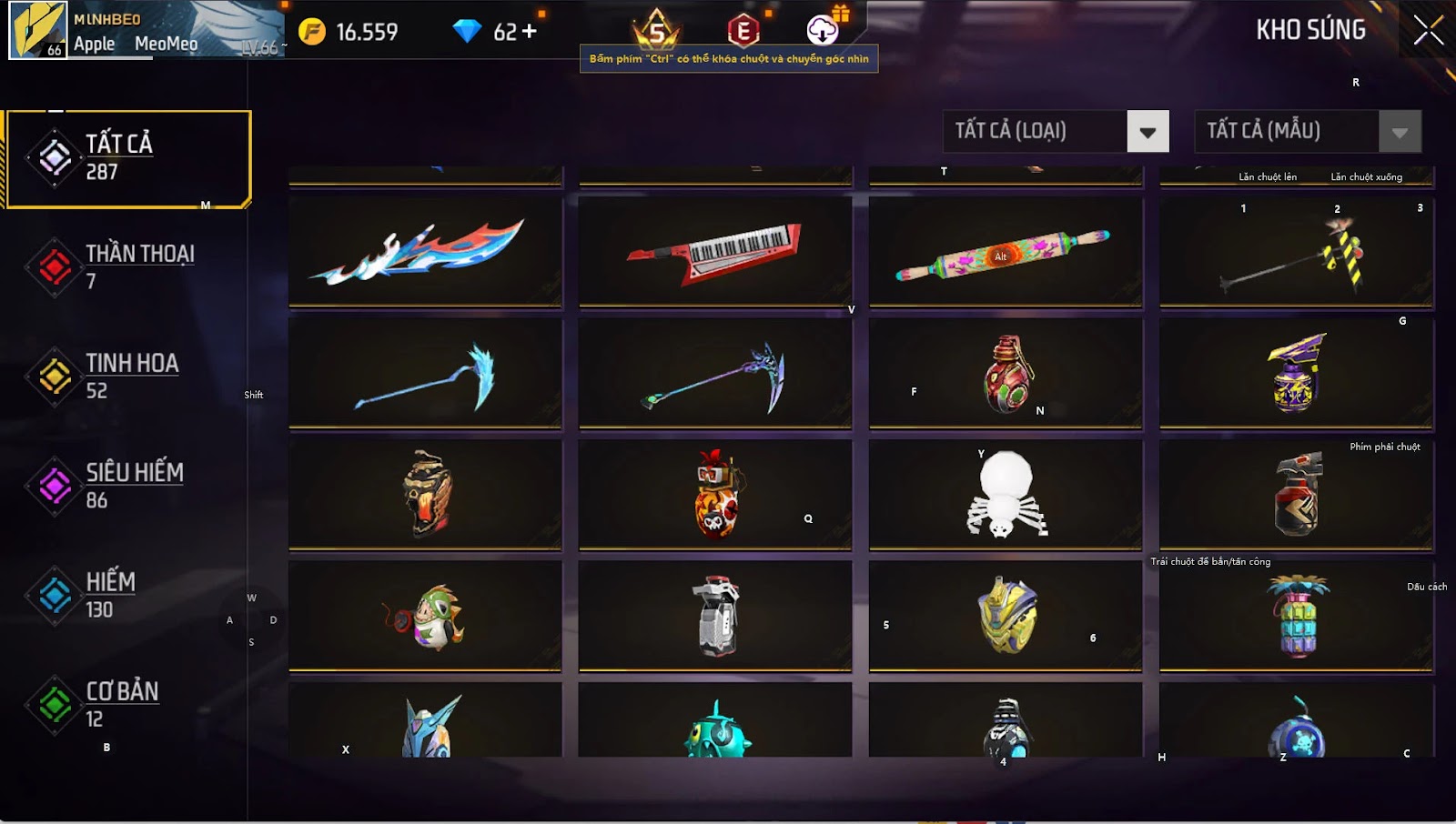Select the green penguin grenade skin

pyautogui.click(x=425, y=617)
